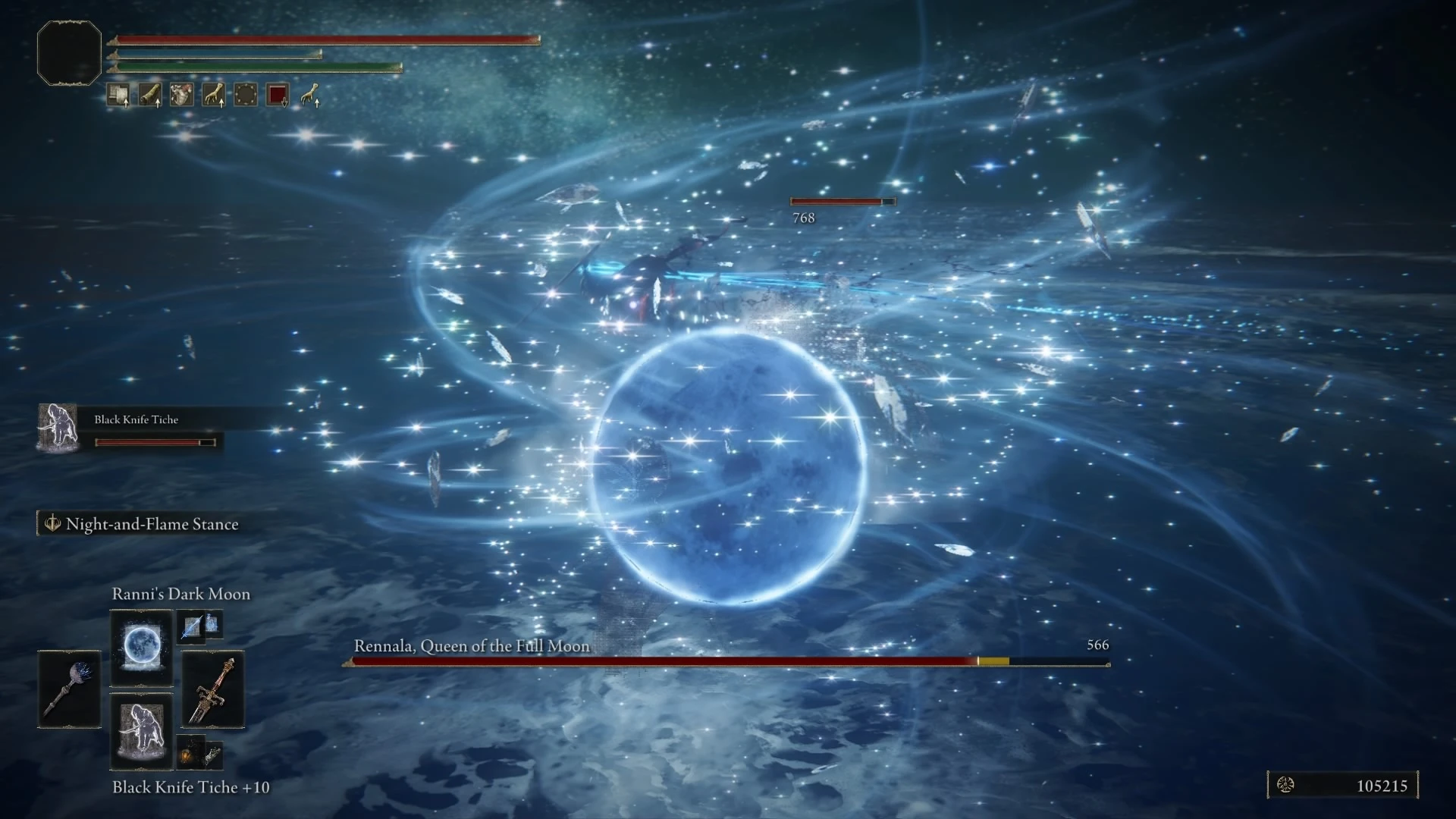This screenshot has height=819, width=1456.
Task: Click the dark red square debuff icon
Action: point(278,95)
